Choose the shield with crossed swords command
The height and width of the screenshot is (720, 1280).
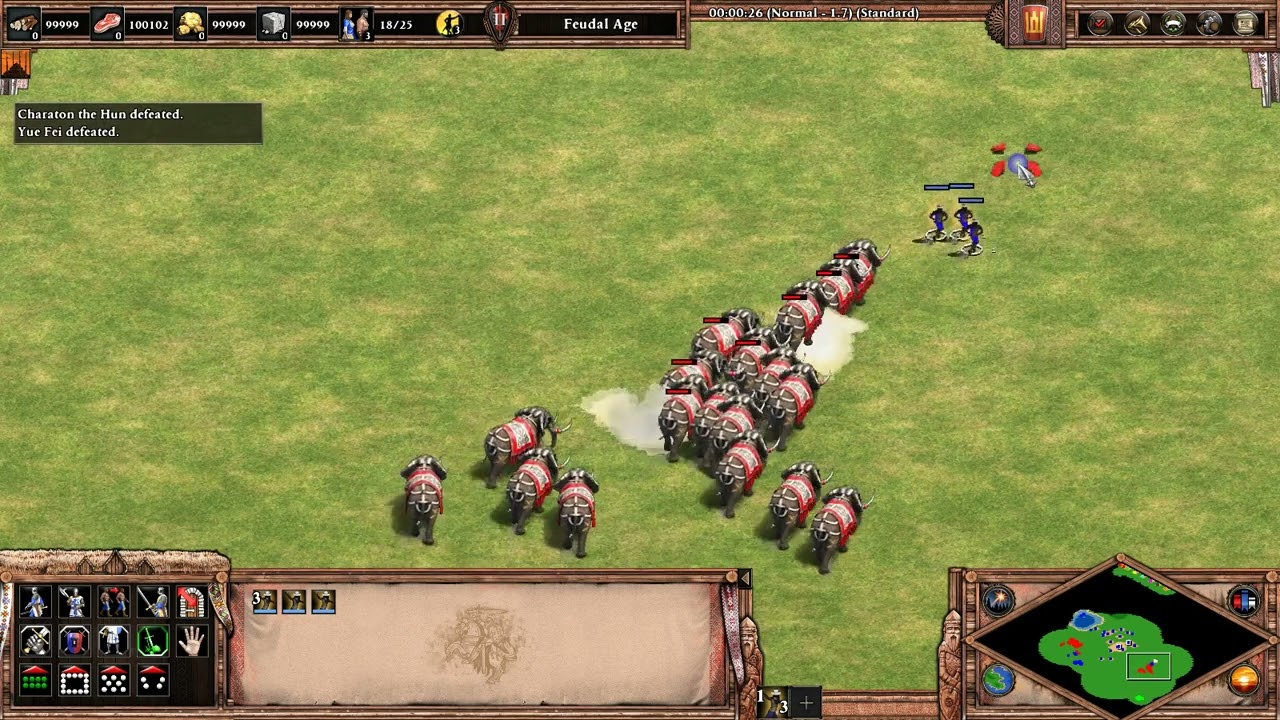click(74, 641)
